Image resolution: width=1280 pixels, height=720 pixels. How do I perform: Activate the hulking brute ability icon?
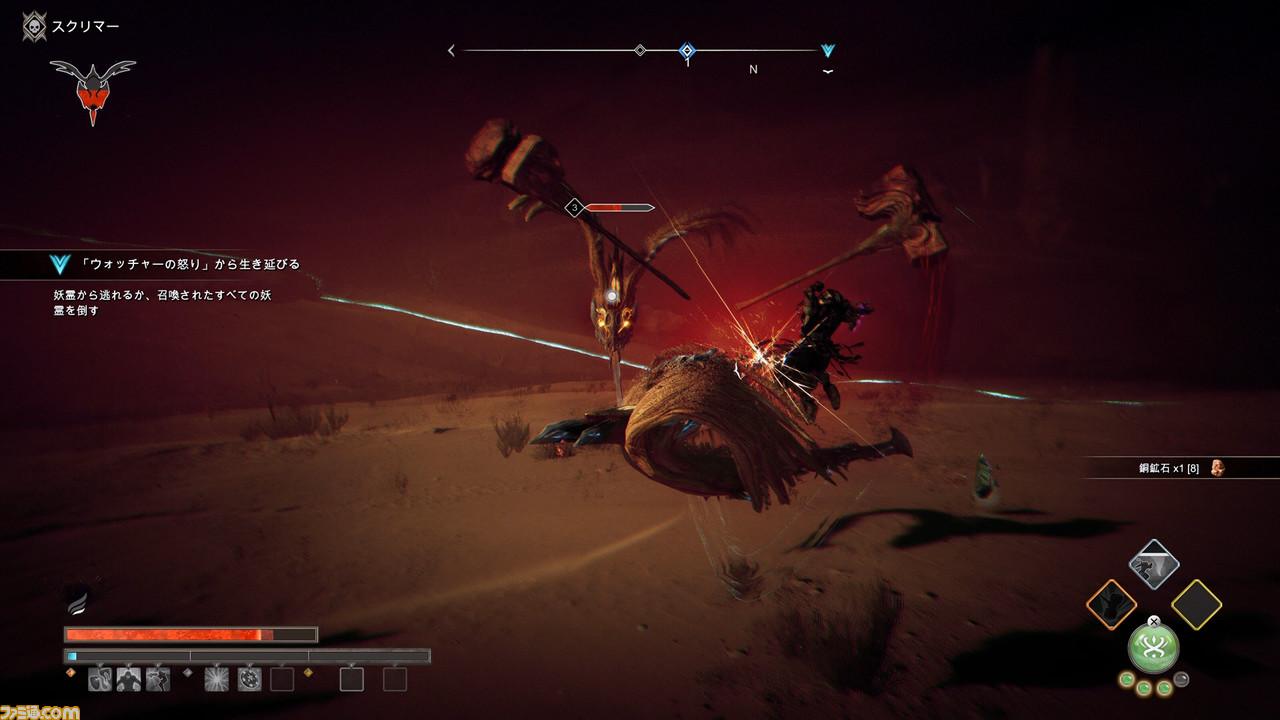pyautogui.click(x=129, y=680)
